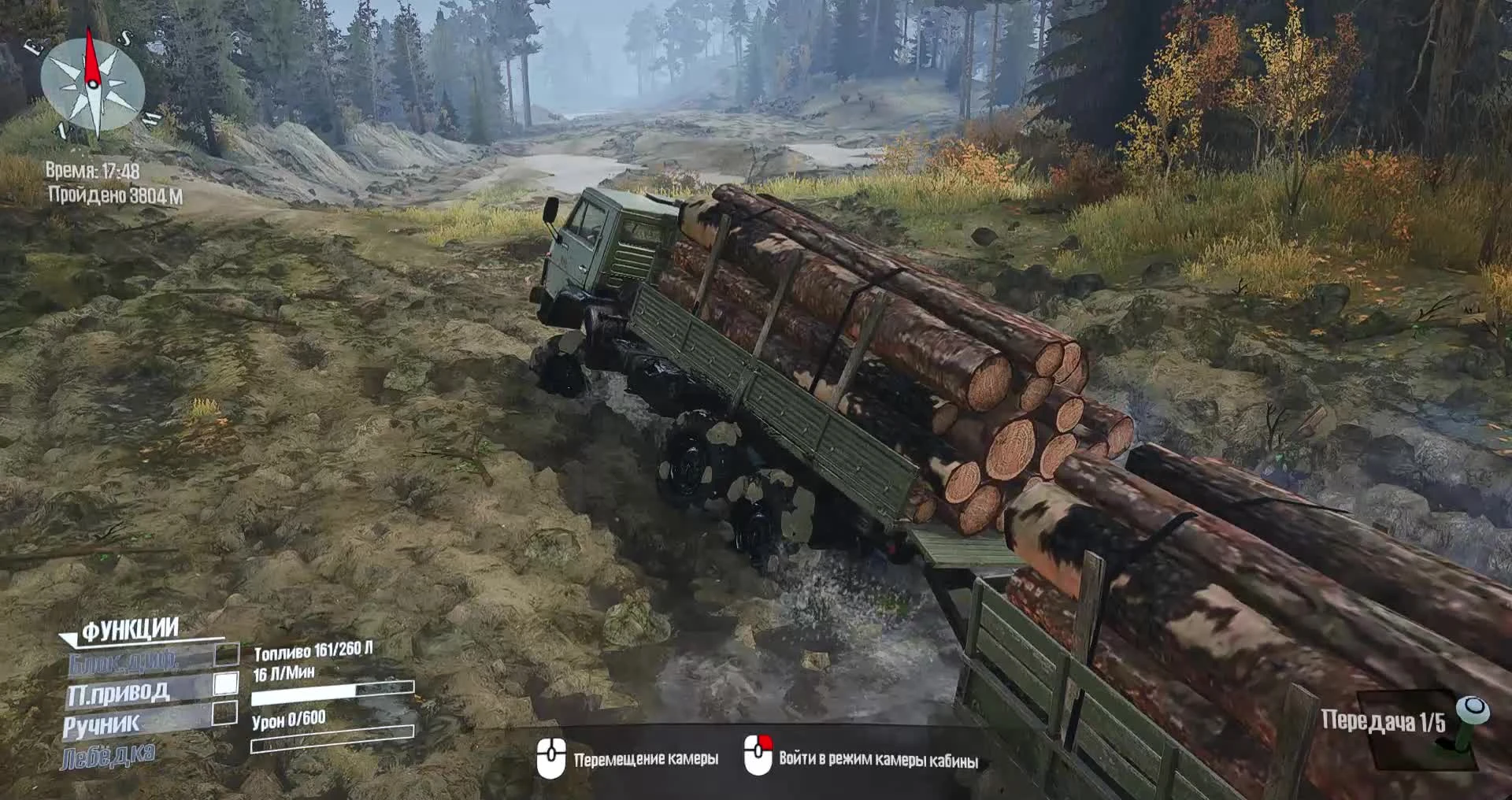Screen dimensions: 1512x800
Task: Click the left mouse button camera icon
Action: point(554,756)
